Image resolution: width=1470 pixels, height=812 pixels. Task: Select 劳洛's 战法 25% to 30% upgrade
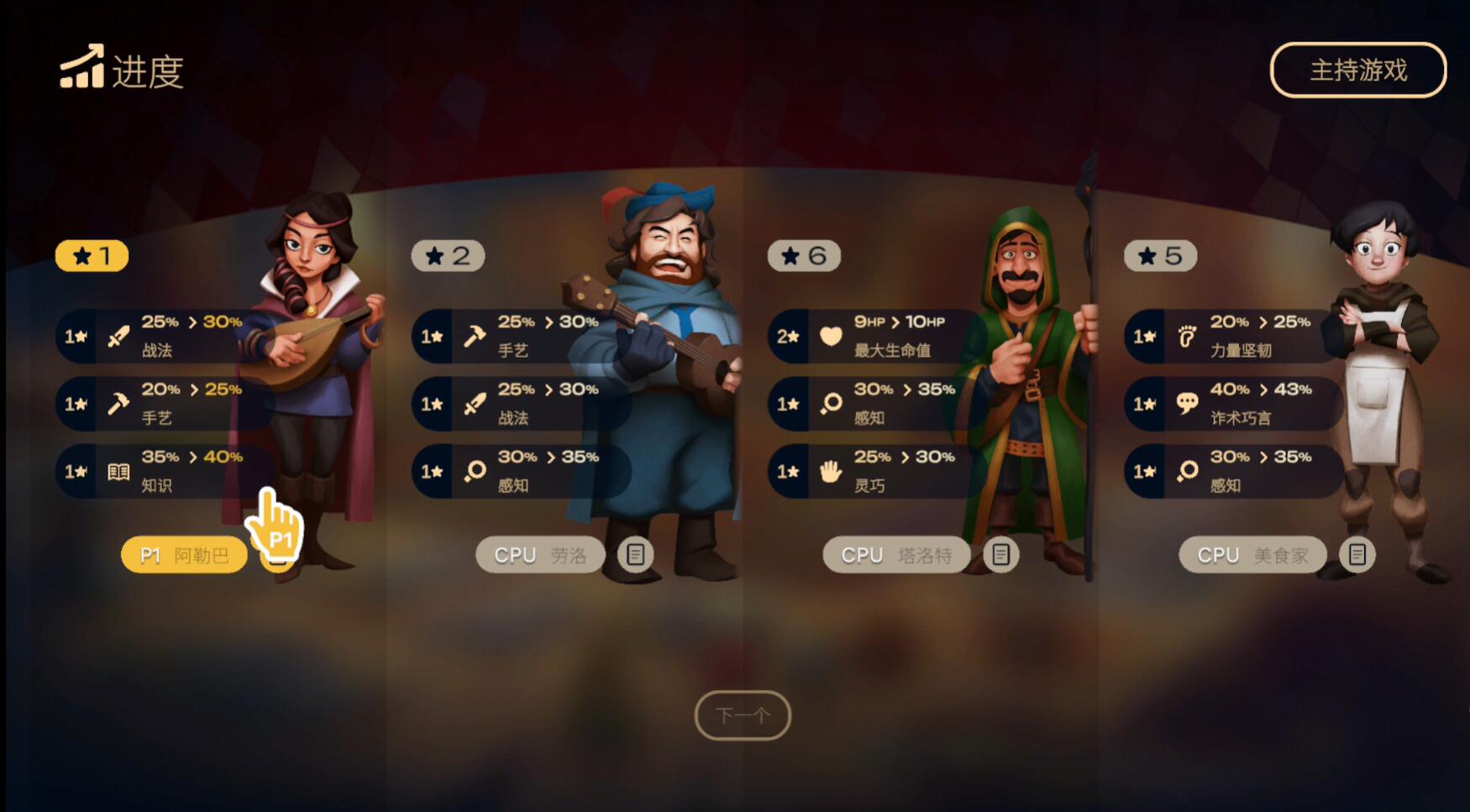520,404
